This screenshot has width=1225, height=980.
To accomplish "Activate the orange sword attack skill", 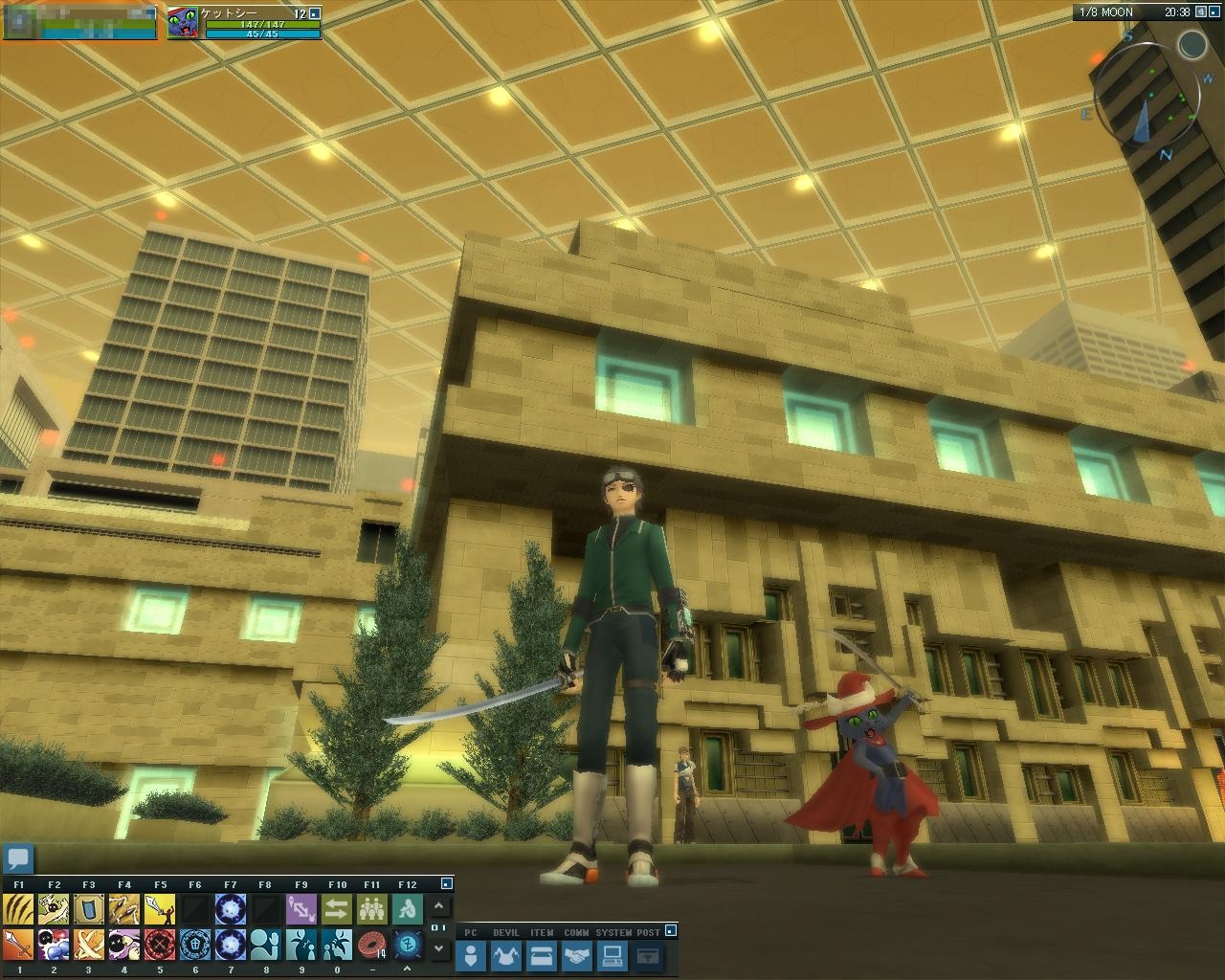I will click(x=18, y=945).
